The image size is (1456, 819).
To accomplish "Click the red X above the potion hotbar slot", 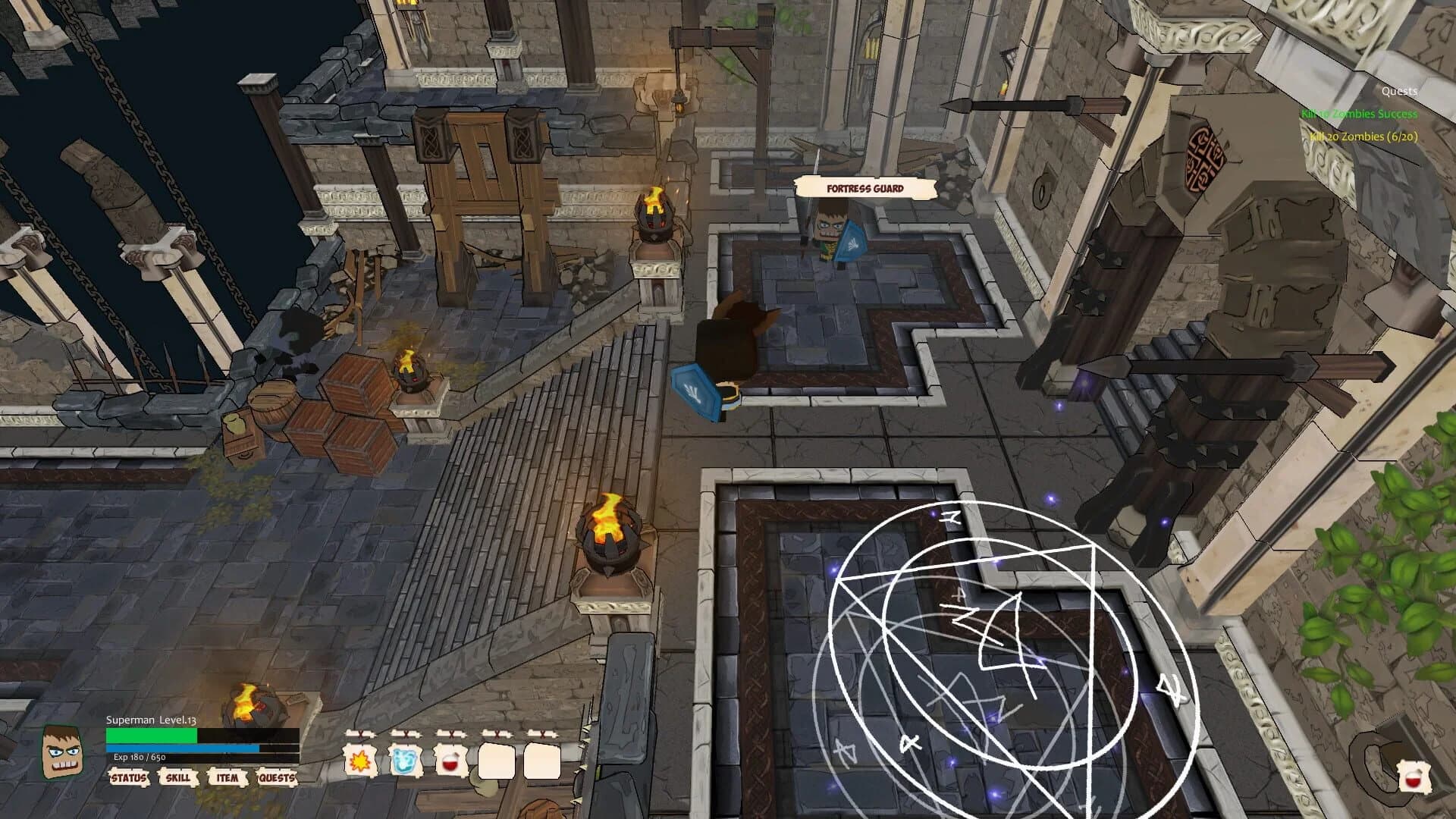I will [451, 733].
